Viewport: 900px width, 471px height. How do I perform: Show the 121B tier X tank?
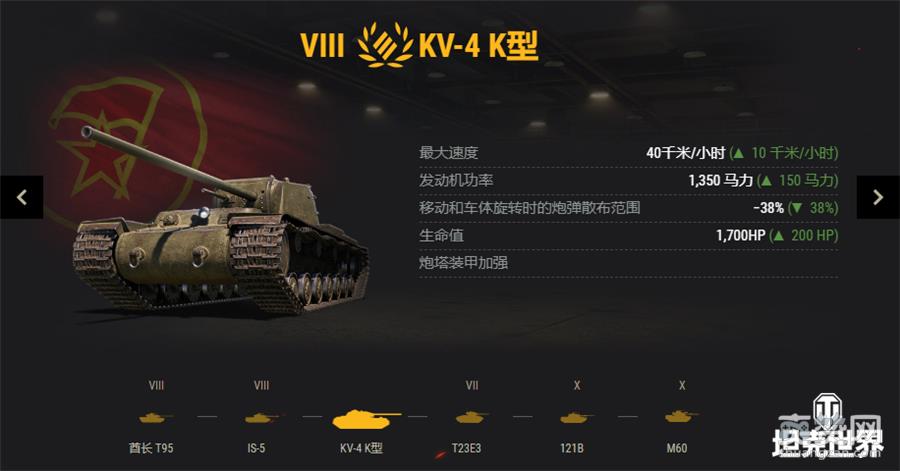click(577, 417)
